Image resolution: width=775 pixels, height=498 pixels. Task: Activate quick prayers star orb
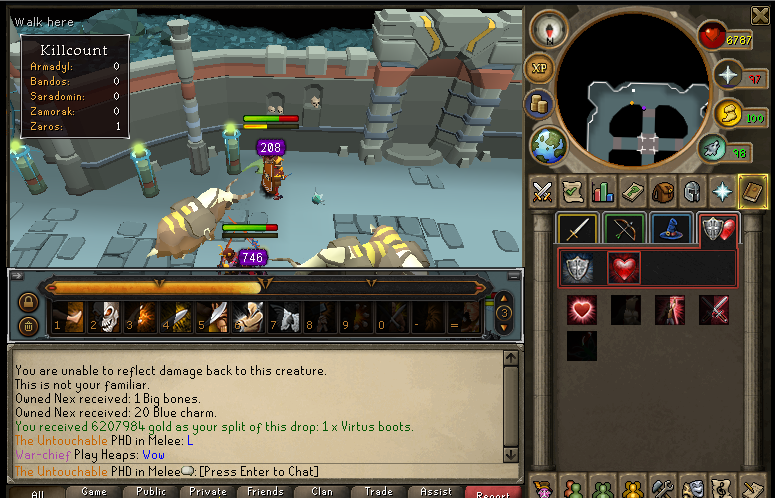tap(728, 75)
